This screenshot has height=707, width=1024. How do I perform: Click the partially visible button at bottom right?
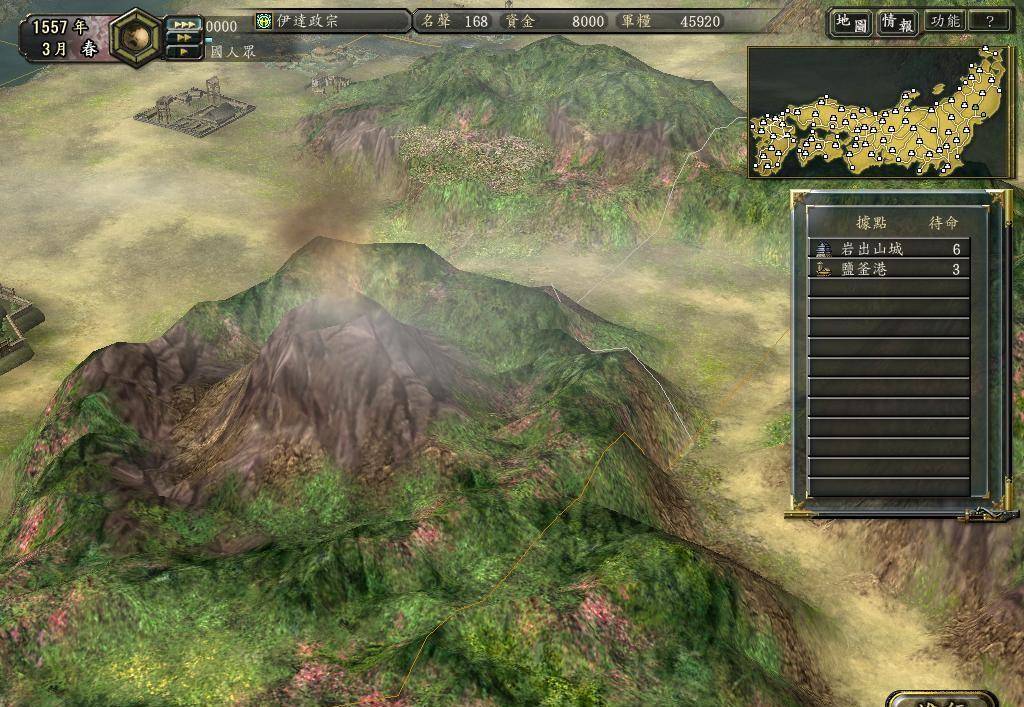tap(940, 698)
